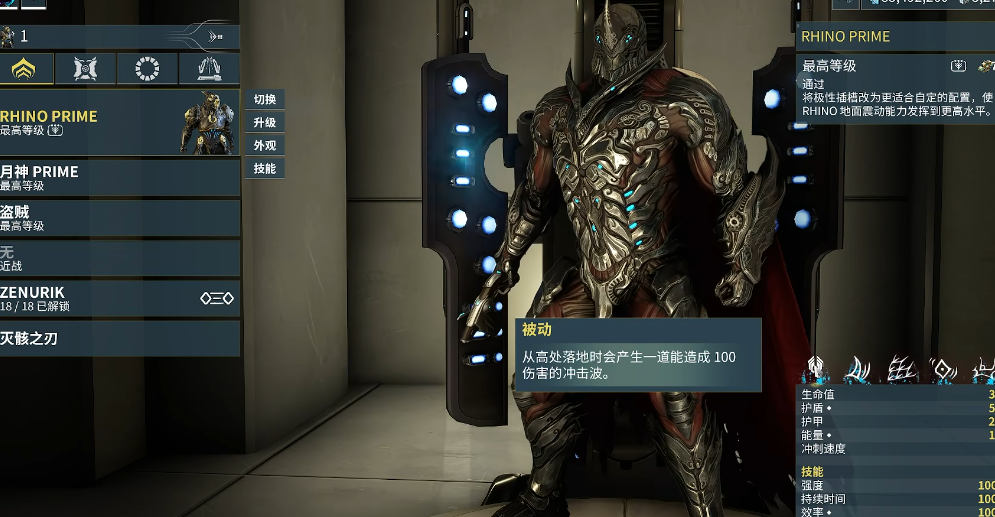Select the 灭骸之刃 slot
The width and height of the screenshot is (995, 517).
120,339
